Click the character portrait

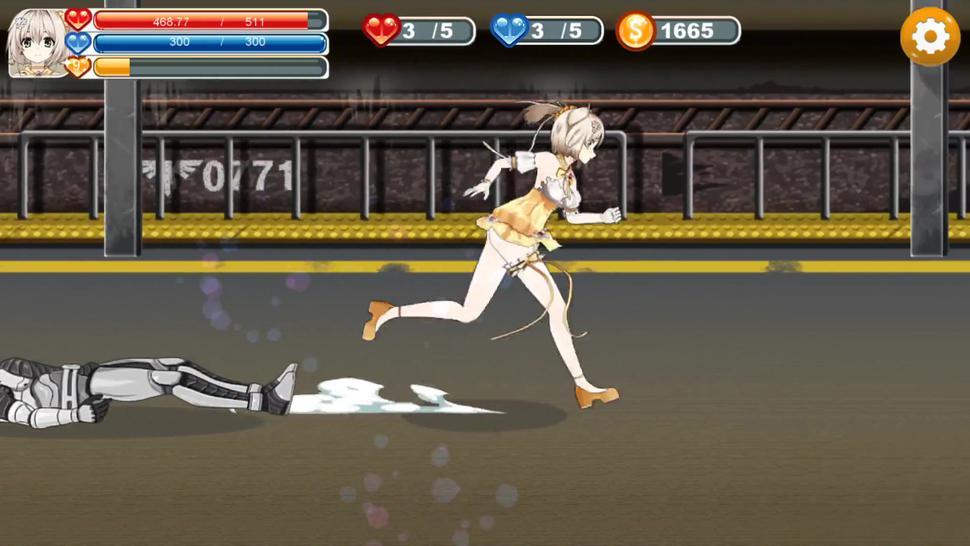37,44
